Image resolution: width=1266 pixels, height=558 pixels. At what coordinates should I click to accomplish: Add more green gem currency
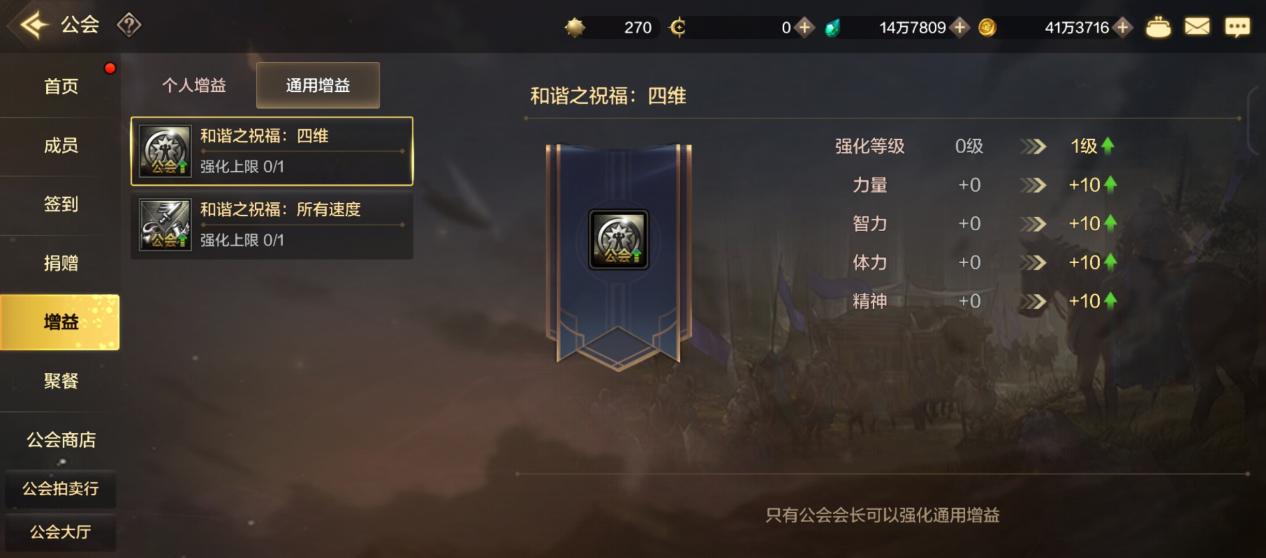[960, 28]
